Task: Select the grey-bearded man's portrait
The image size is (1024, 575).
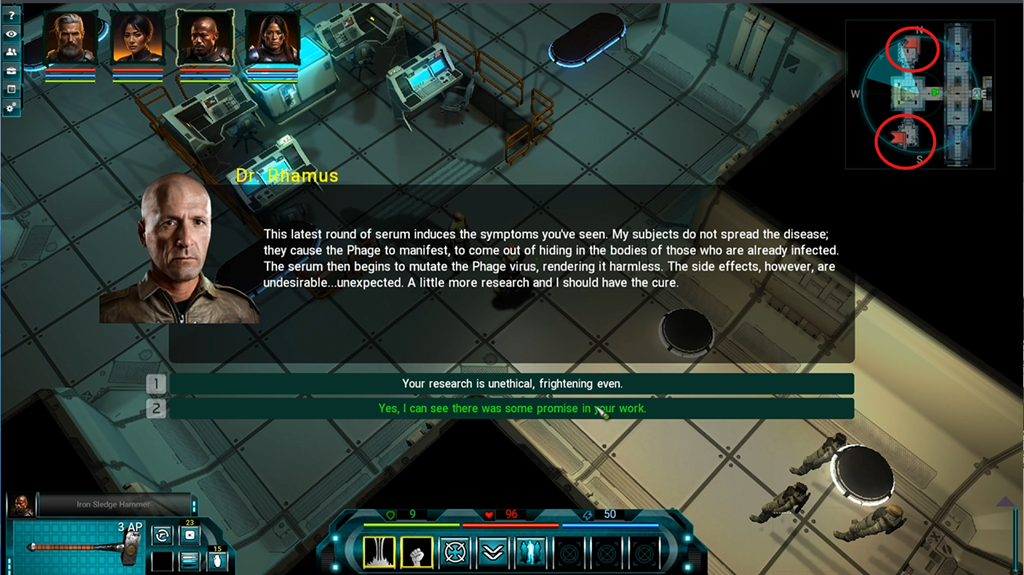Action: [70, 37]
